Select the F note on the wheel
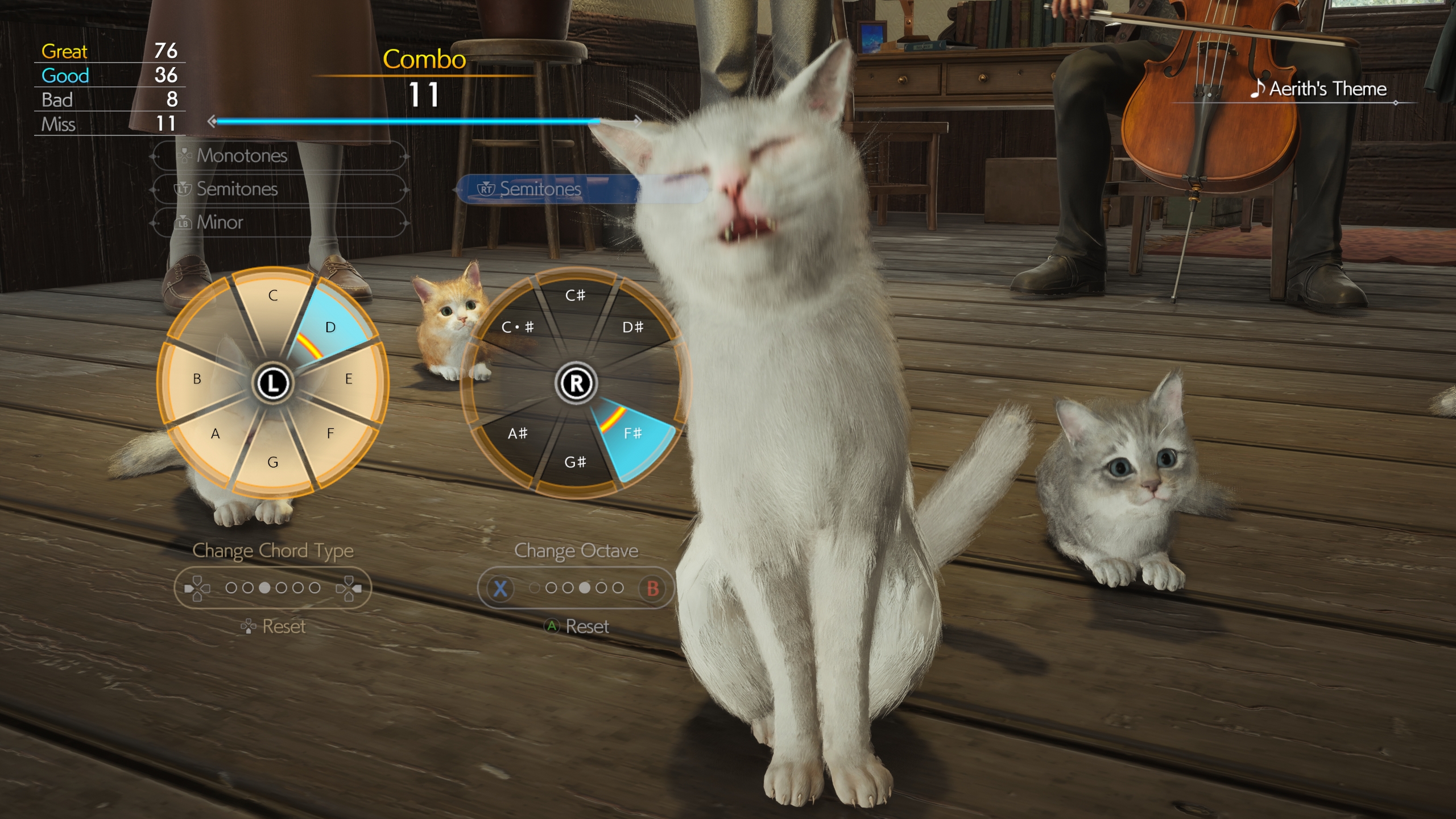This screenshot has height=819, width=1456. (330, 433)
